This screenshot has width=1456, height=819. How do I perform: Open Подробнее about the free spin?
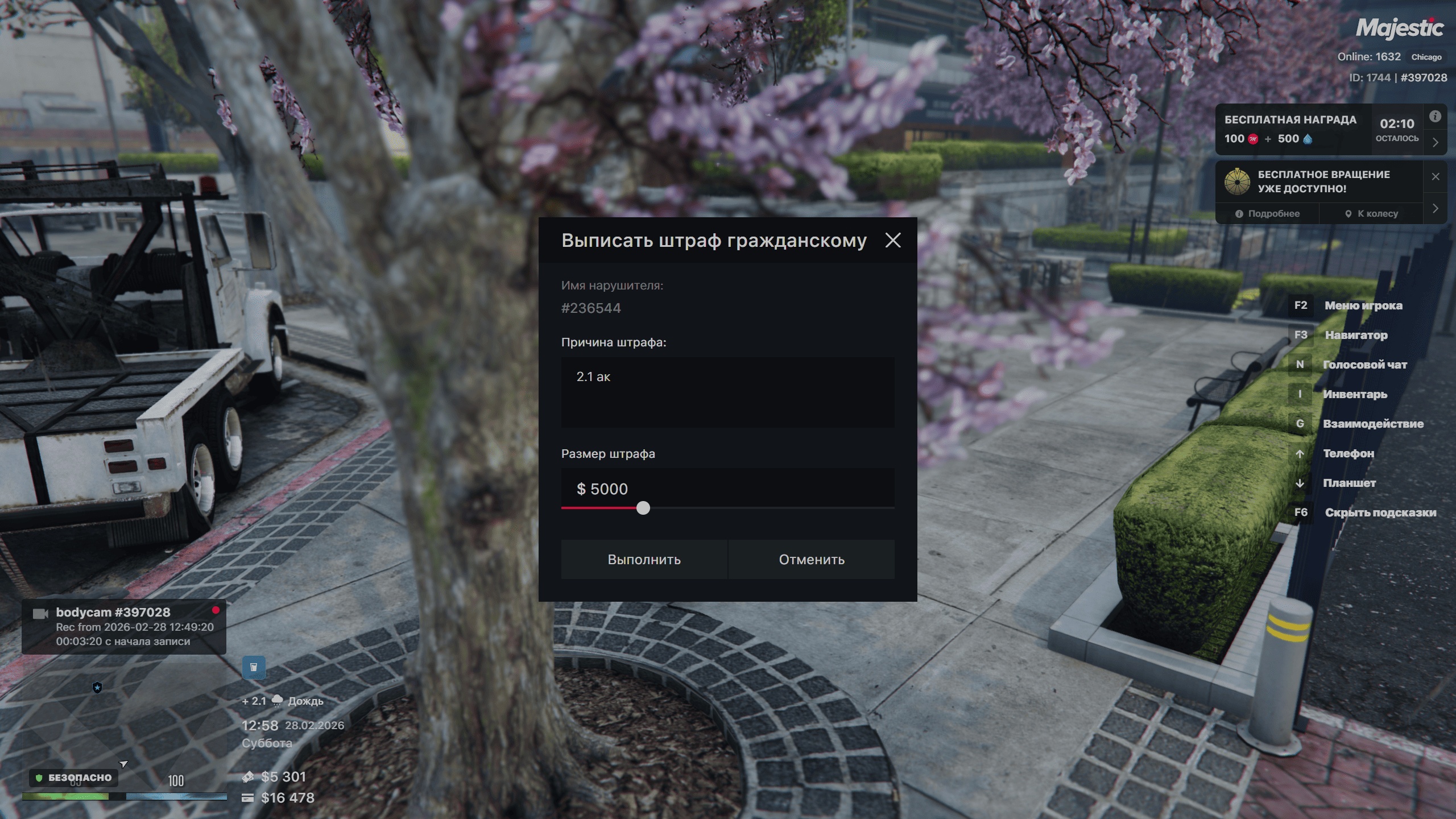click(1268, 214)
